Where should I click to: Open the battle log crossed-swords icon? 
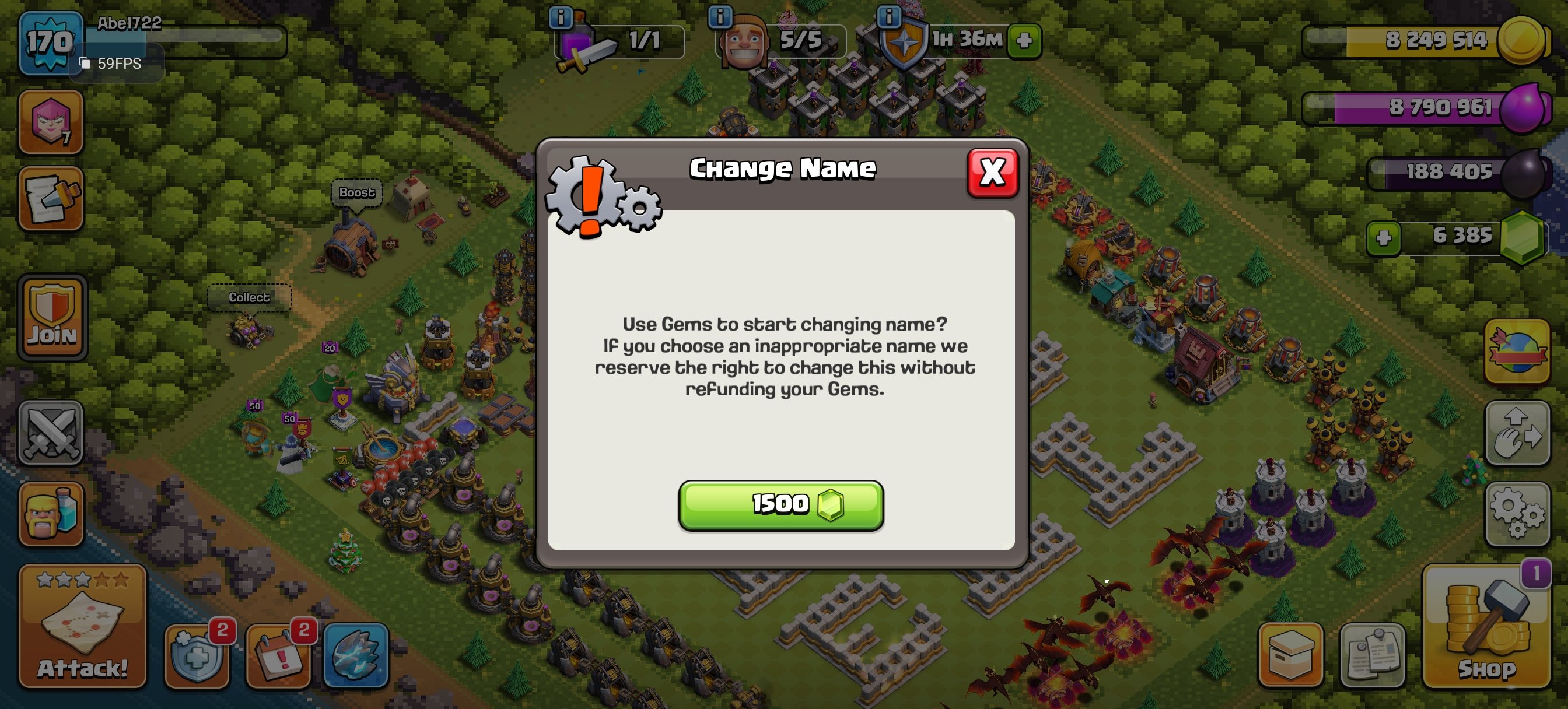pyautogui.click(x=51, y=433)
